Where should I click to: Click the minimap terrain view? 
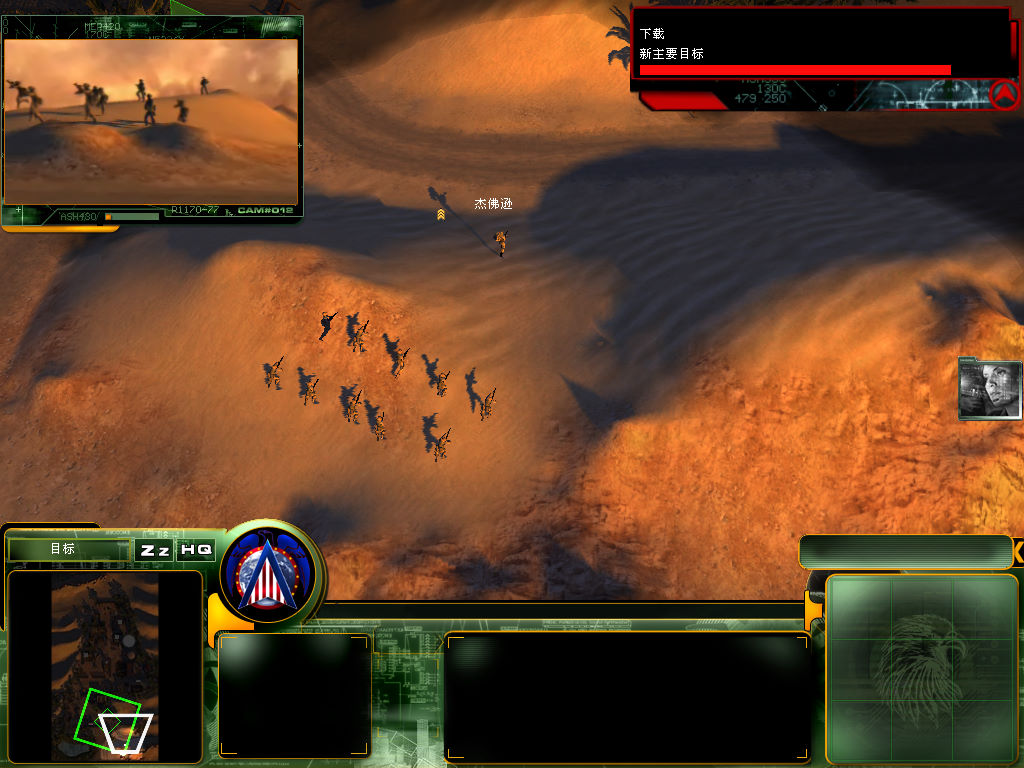105,664
